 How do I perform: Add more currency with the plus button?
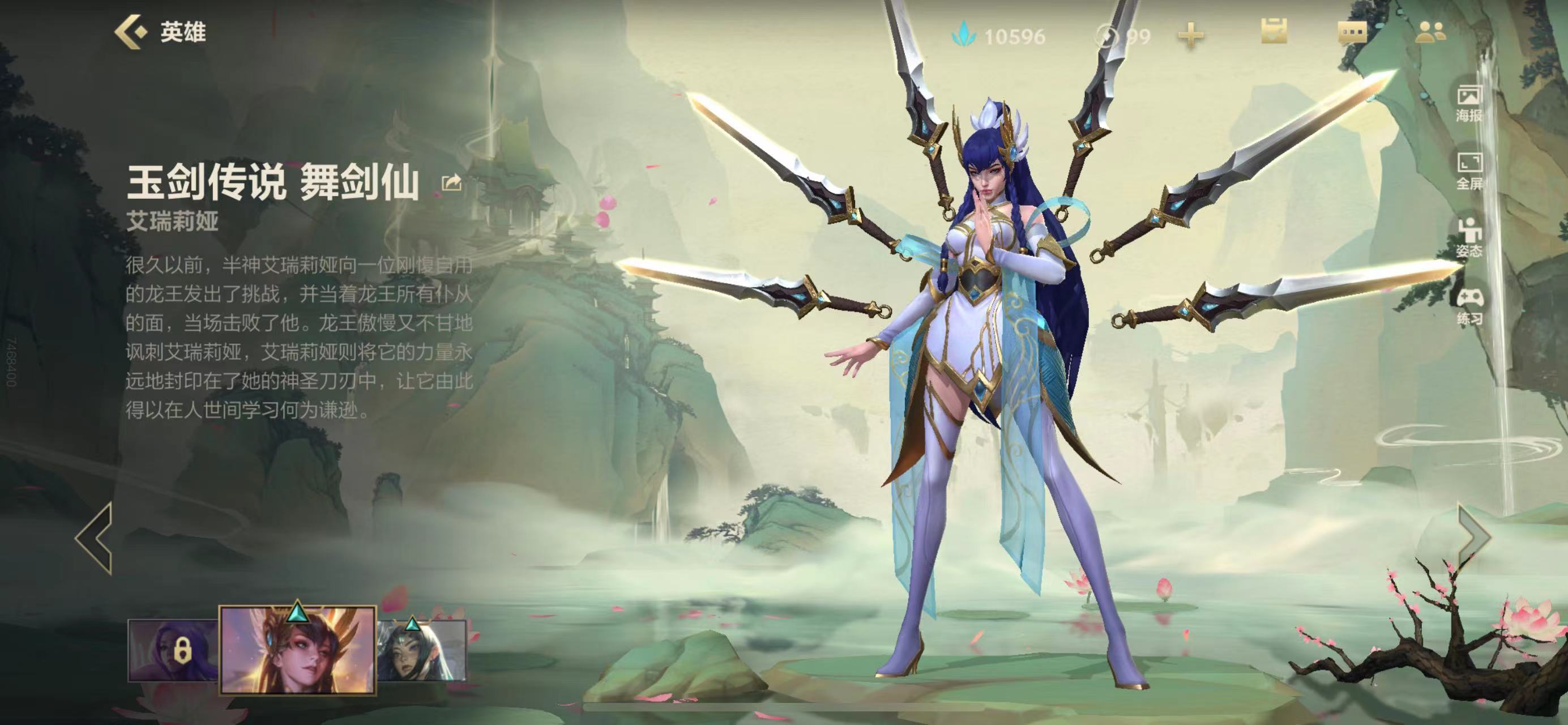pyautogui.click(x=1191, y=36)
